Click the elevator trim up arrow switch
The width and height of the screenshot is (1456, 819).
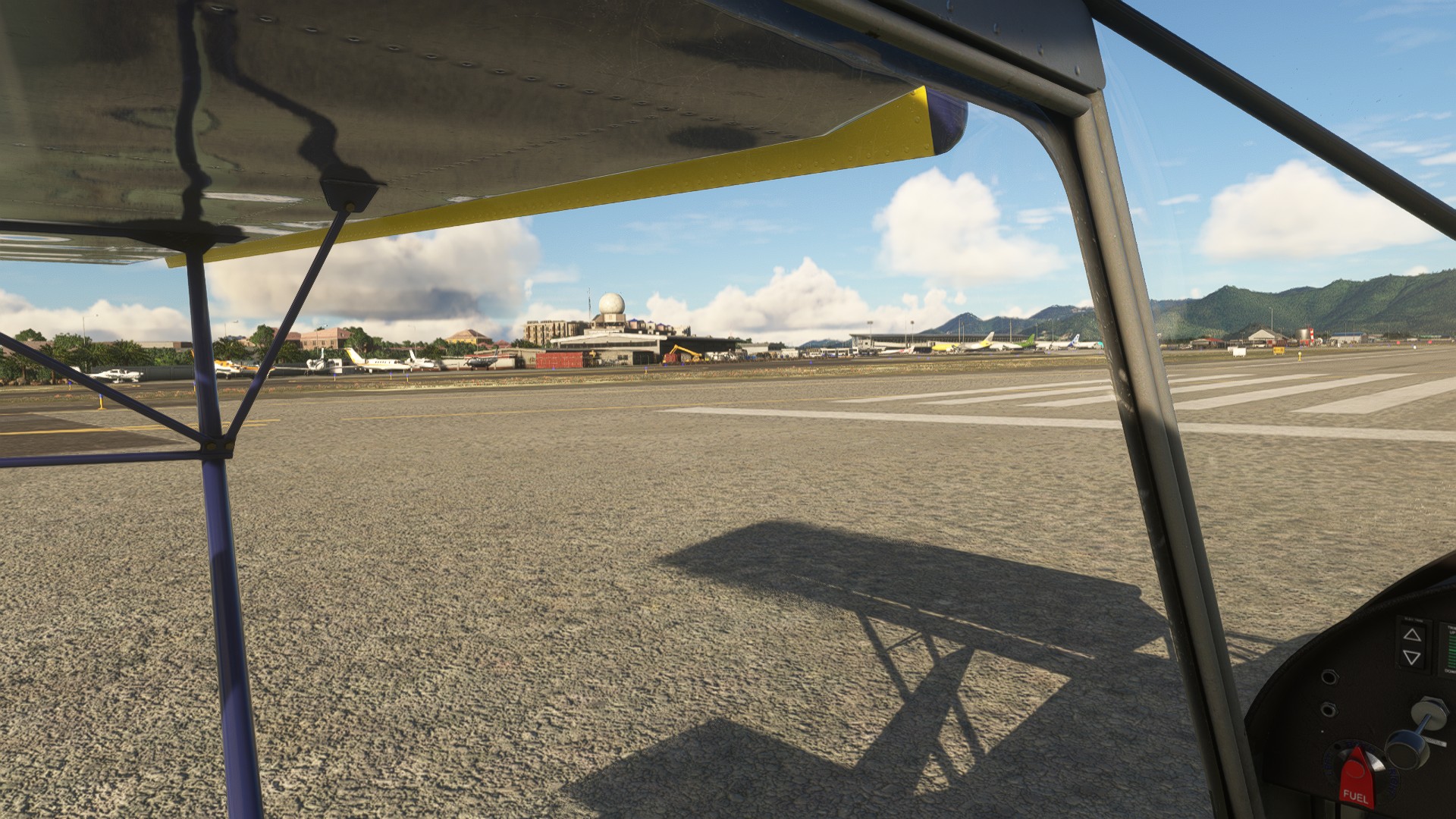coord(1411,634)
